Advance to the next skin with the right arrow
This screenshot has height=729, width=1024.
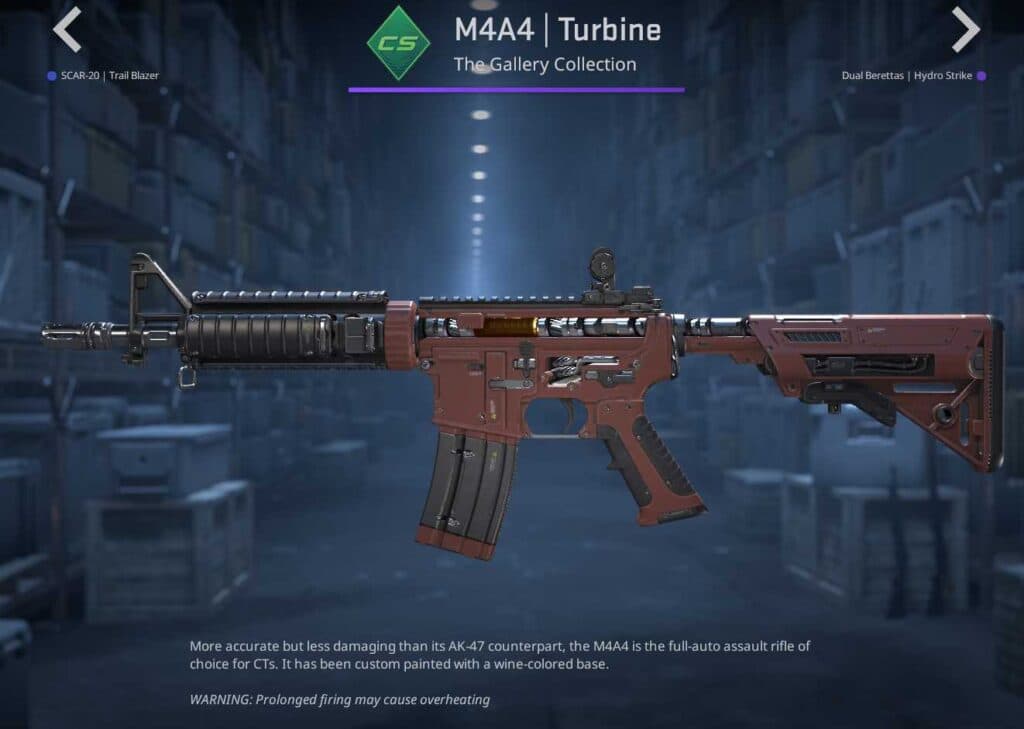[965, 30]
